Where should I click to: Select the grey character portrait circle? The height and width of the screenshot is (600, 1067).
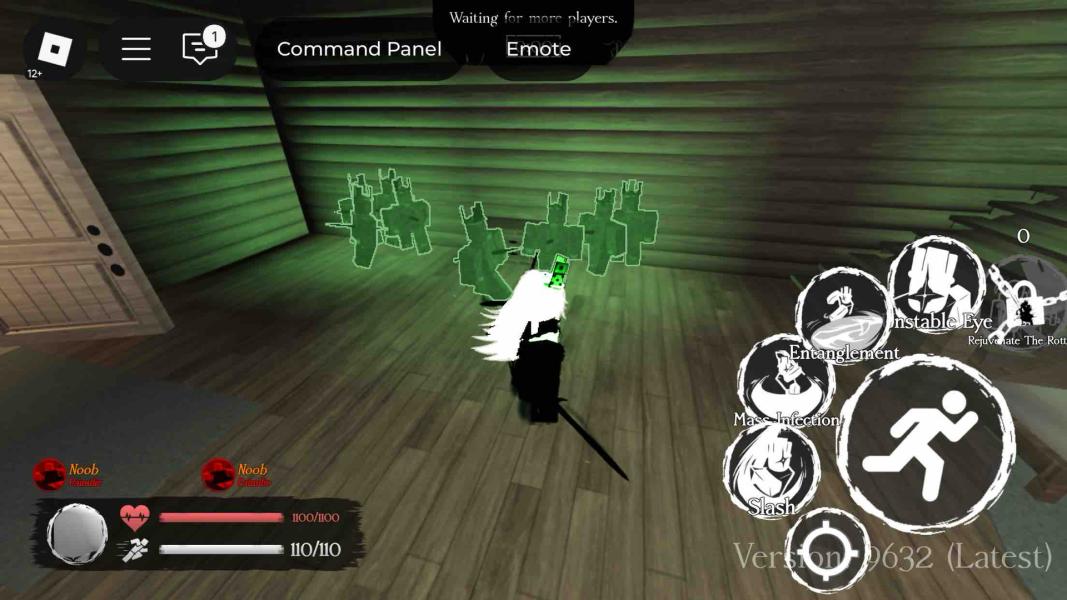point(78,533)
